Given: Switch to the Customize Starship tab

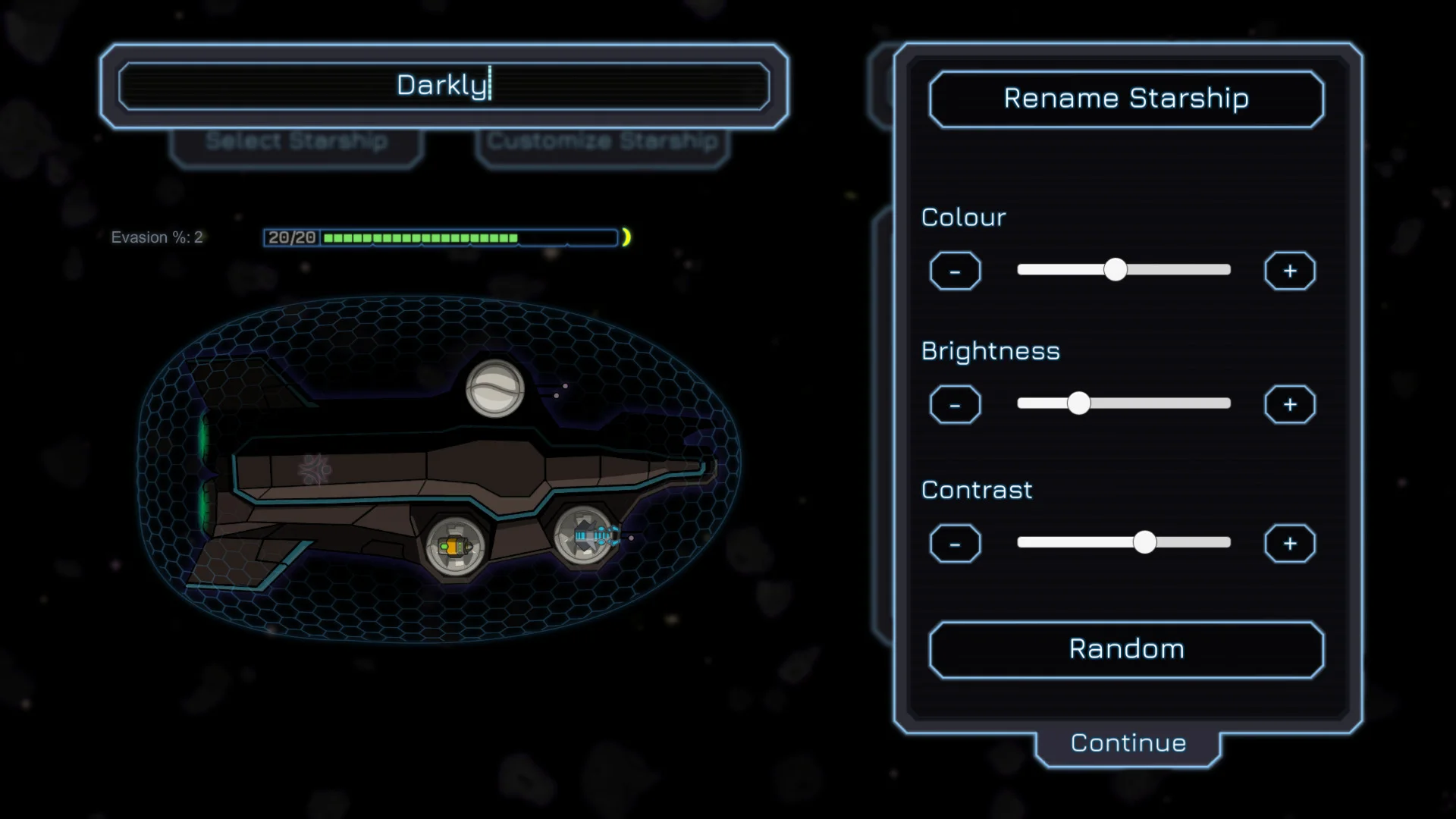Looking at the screenshot, I should [x=602, y=143].
